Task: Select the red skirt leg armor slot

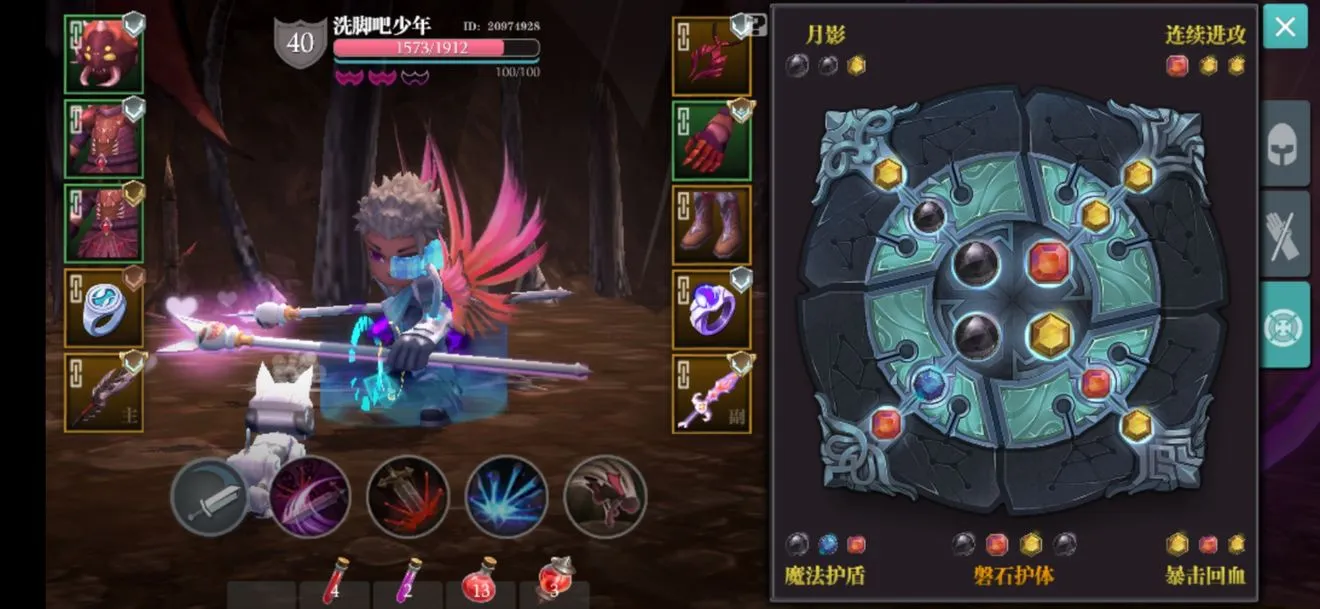Action: coord(104,223)
